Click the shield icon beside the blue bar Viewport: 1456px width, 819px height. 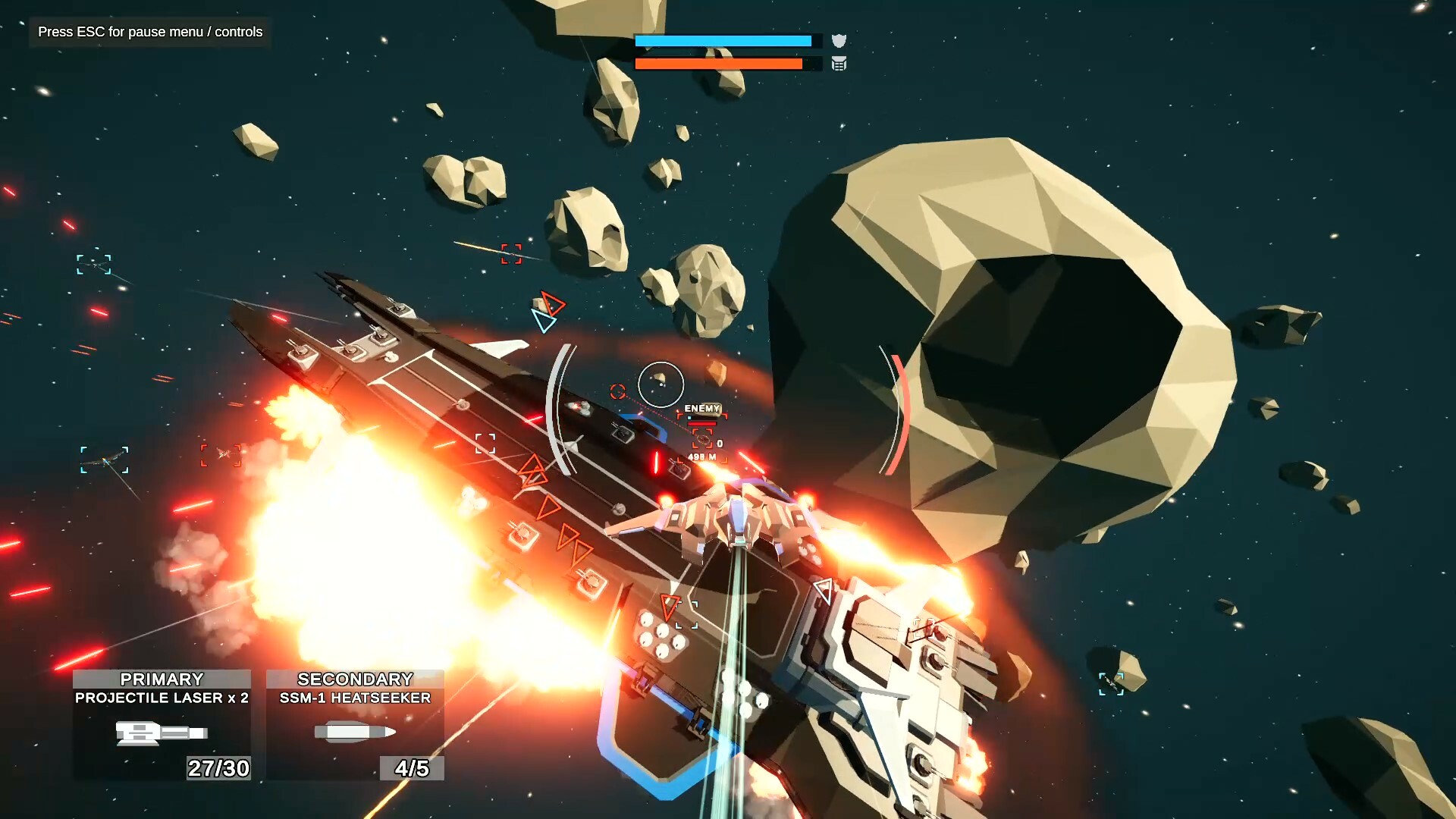pyautogui.click(x=839, y=41)
